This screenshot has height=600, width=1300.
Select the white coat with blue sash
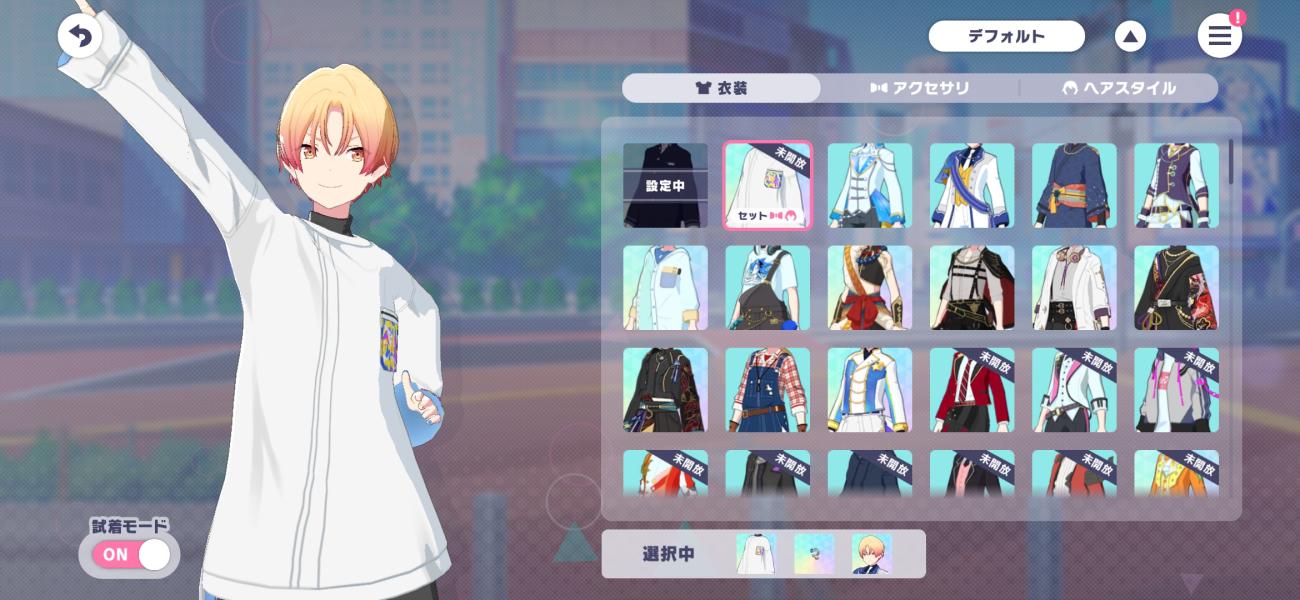[x=972, y=185]
